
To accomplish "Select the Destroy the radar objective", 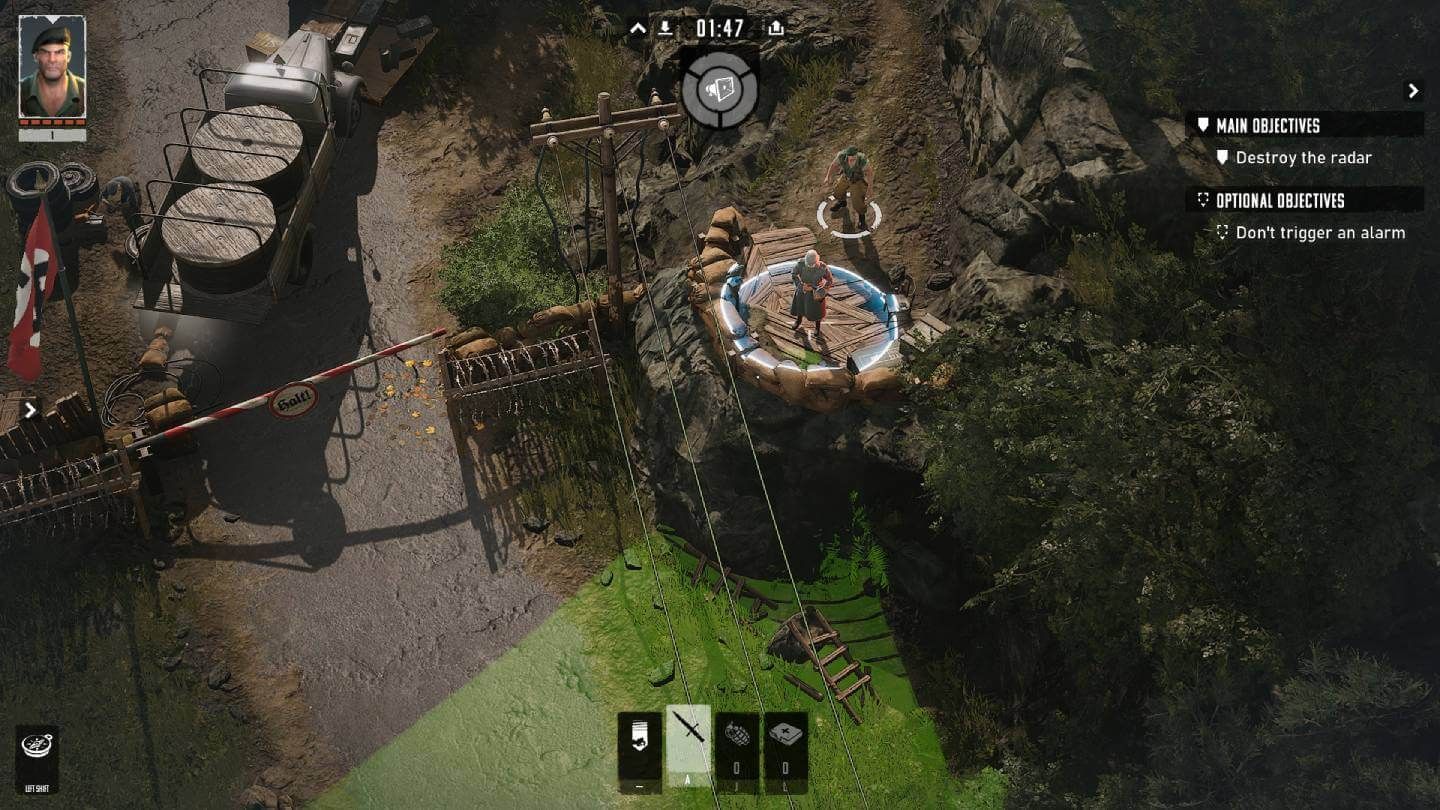I will (1303, 157).
